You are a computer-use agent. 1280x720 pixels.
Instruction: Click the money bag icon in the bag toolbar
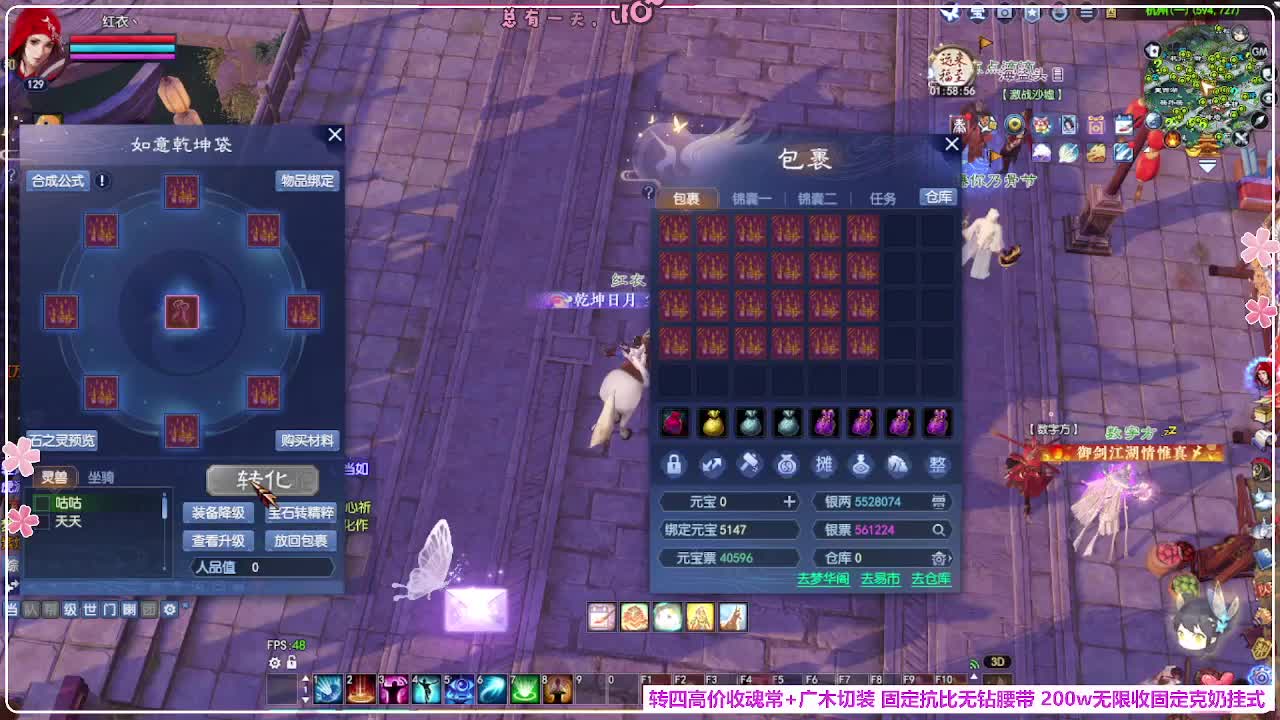pos(787,465)
